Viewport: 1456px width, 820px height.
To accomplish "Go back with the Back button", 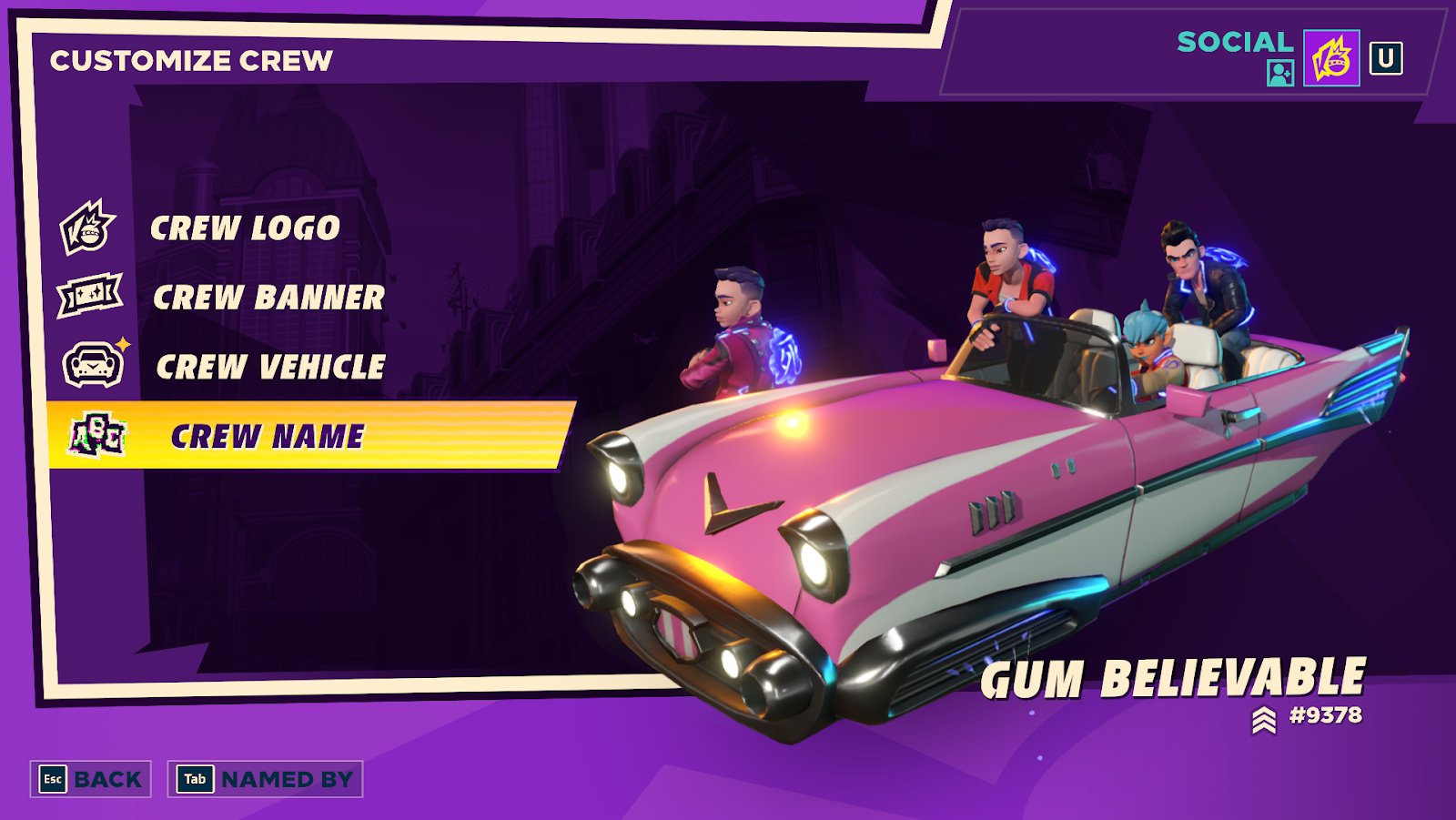I will (x=90, y=779).
